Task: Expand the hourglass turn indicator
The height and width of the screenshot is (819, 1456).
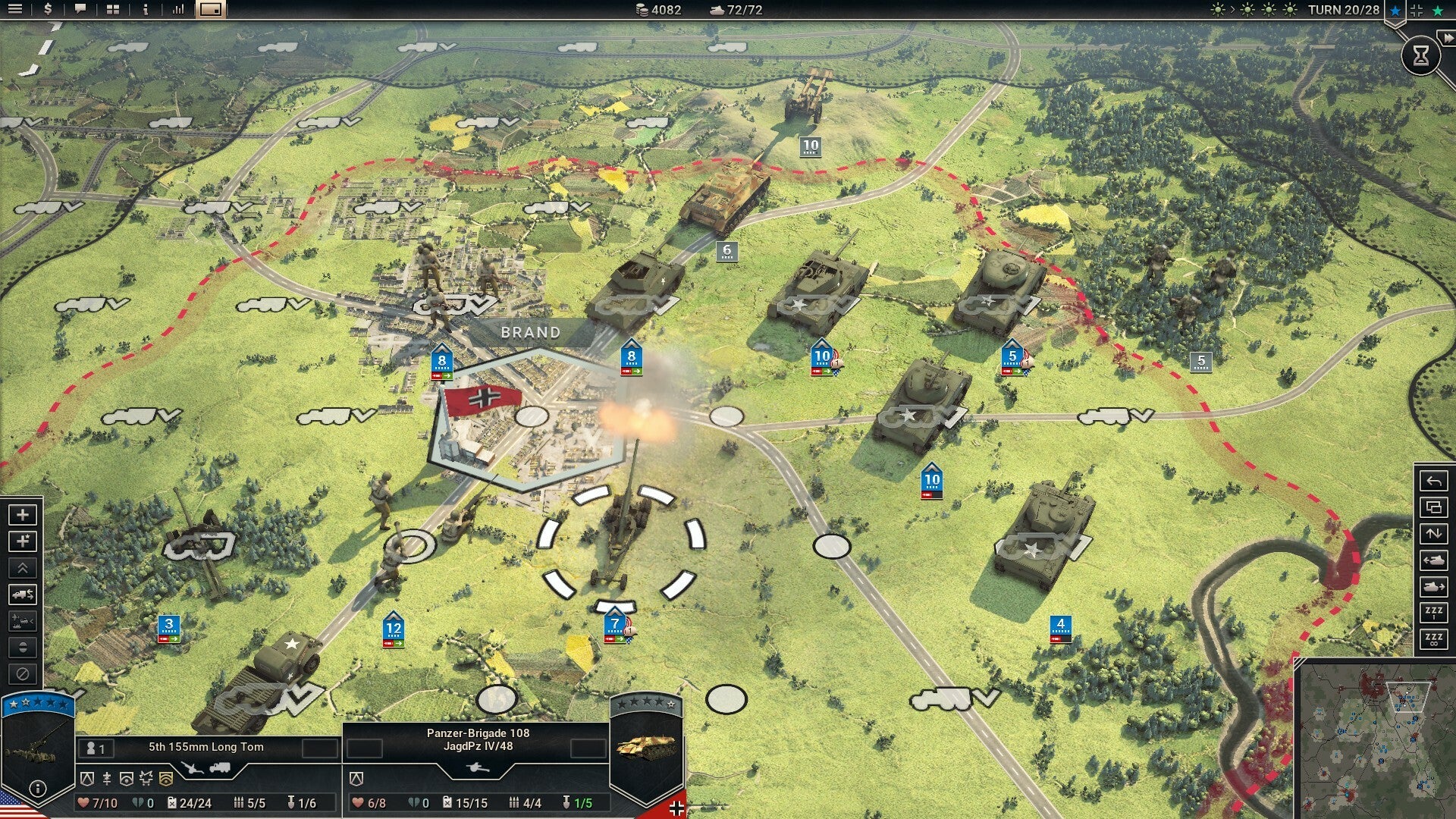Action: click(1420, 55)
